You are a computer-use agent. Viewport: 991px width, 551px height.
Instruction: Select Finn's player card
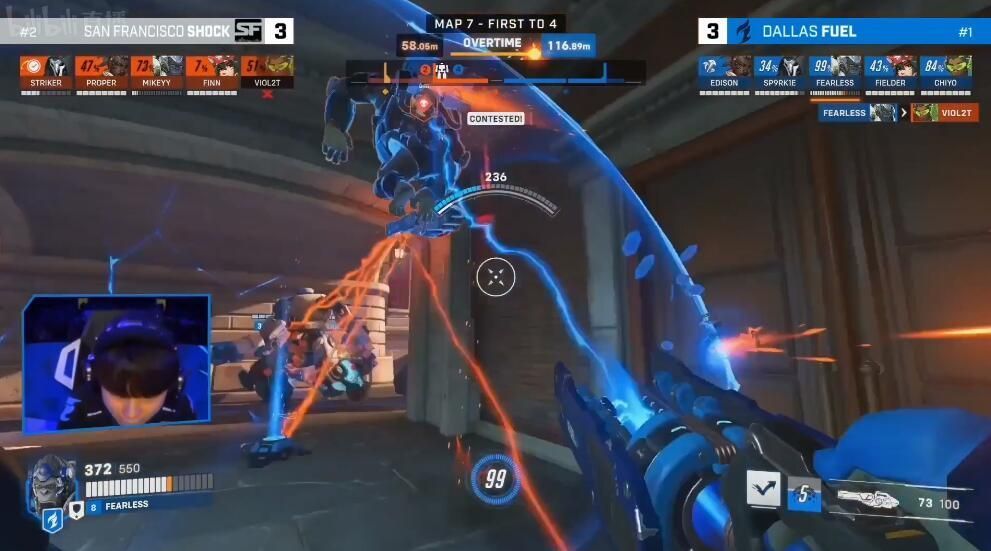click(211, 70)
